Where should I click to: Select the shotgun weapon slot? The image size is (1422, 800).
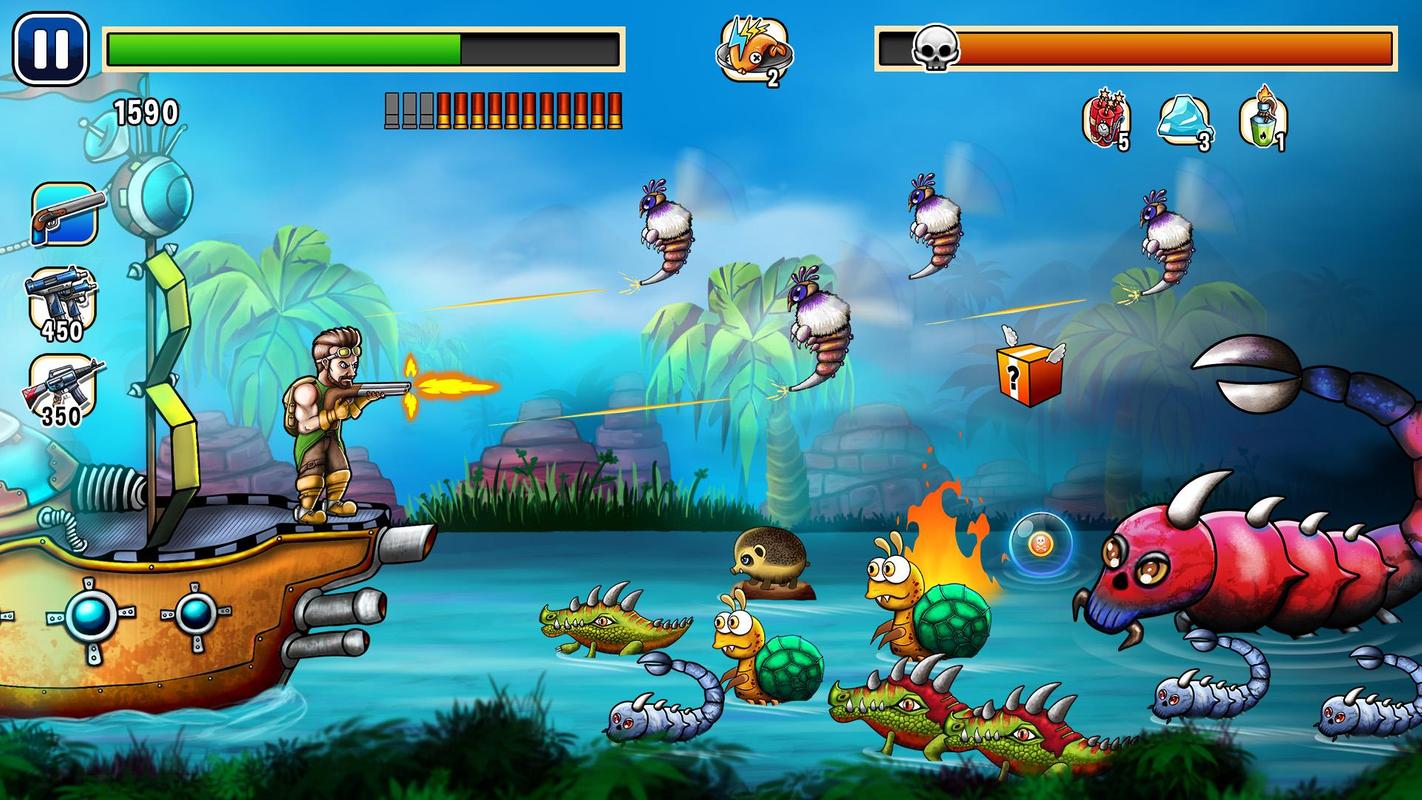click(x=66, y=214)
